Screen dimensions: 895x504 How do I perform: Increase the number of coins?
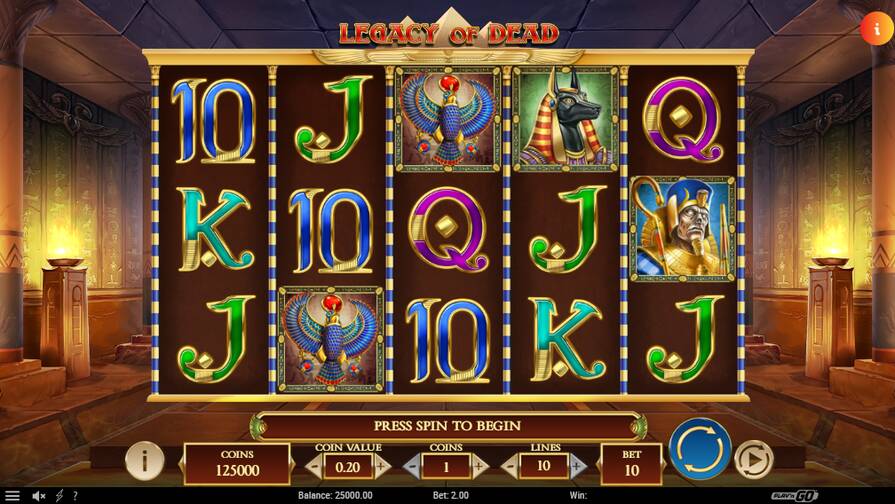(x=479, y=466)
